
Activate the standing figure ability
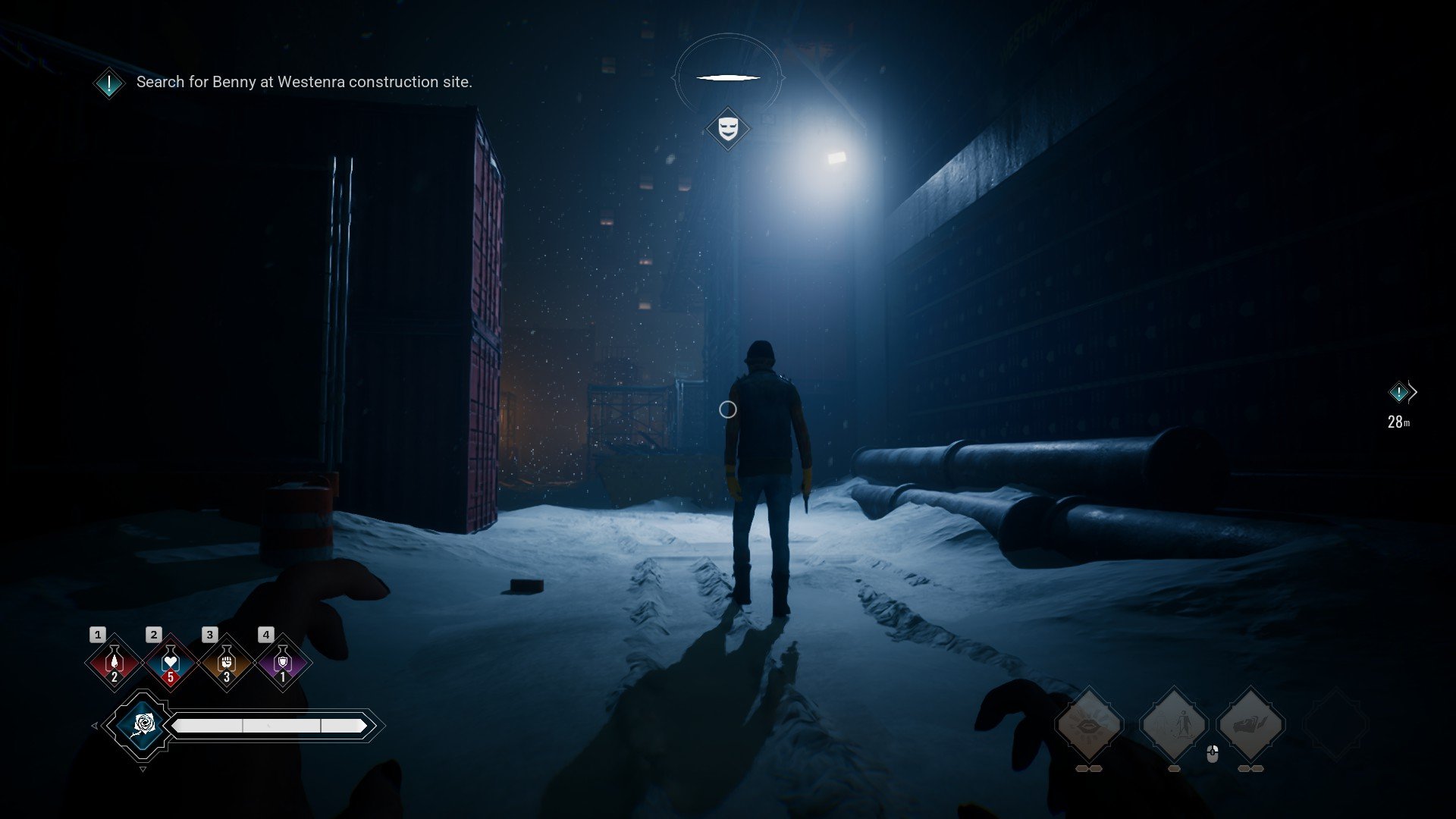[x=1174, y=725]
